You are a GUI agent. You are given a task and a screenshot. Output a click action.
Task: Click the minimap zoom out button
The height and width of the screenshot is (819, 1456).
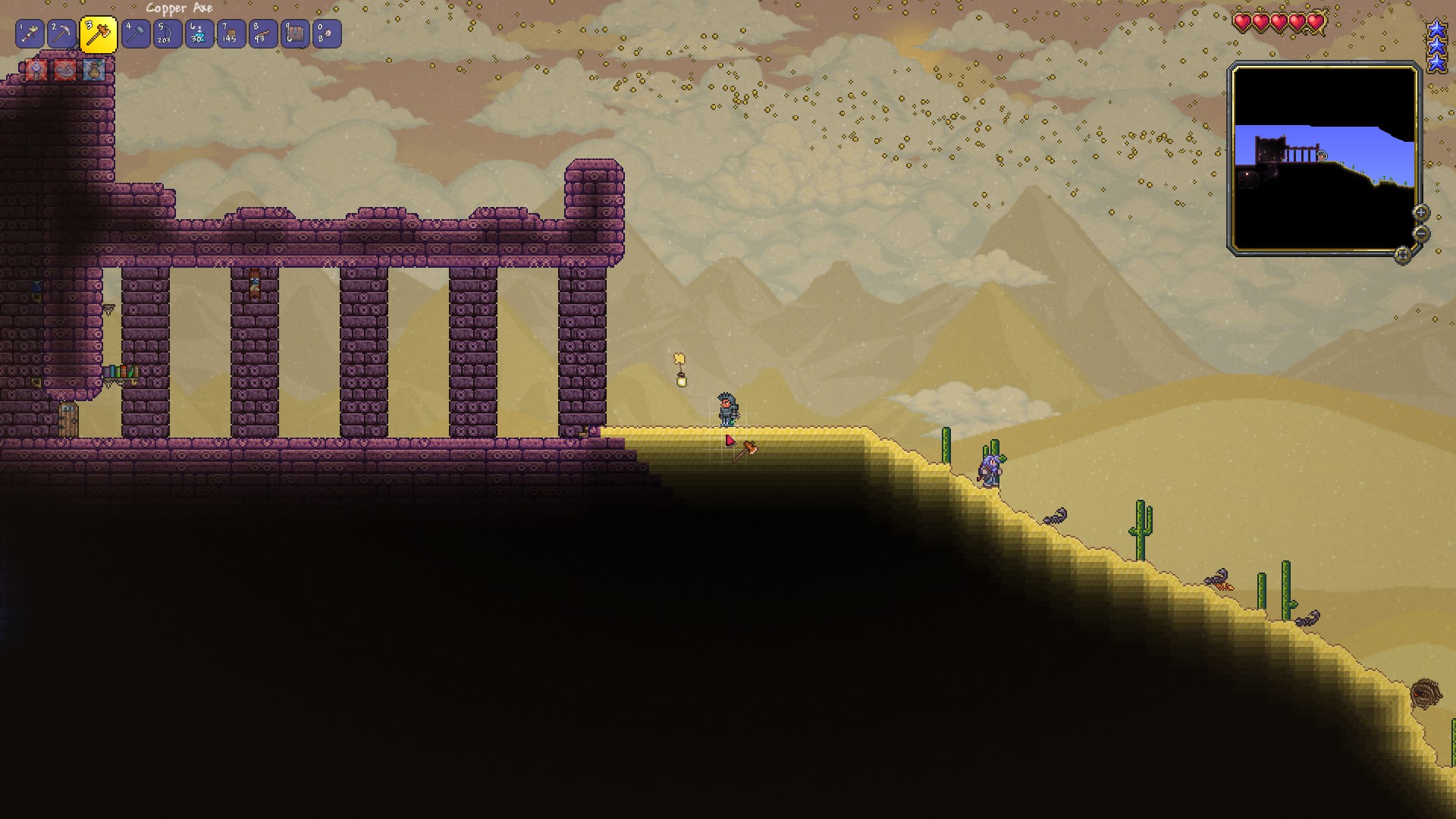(x=1421, y=234)
